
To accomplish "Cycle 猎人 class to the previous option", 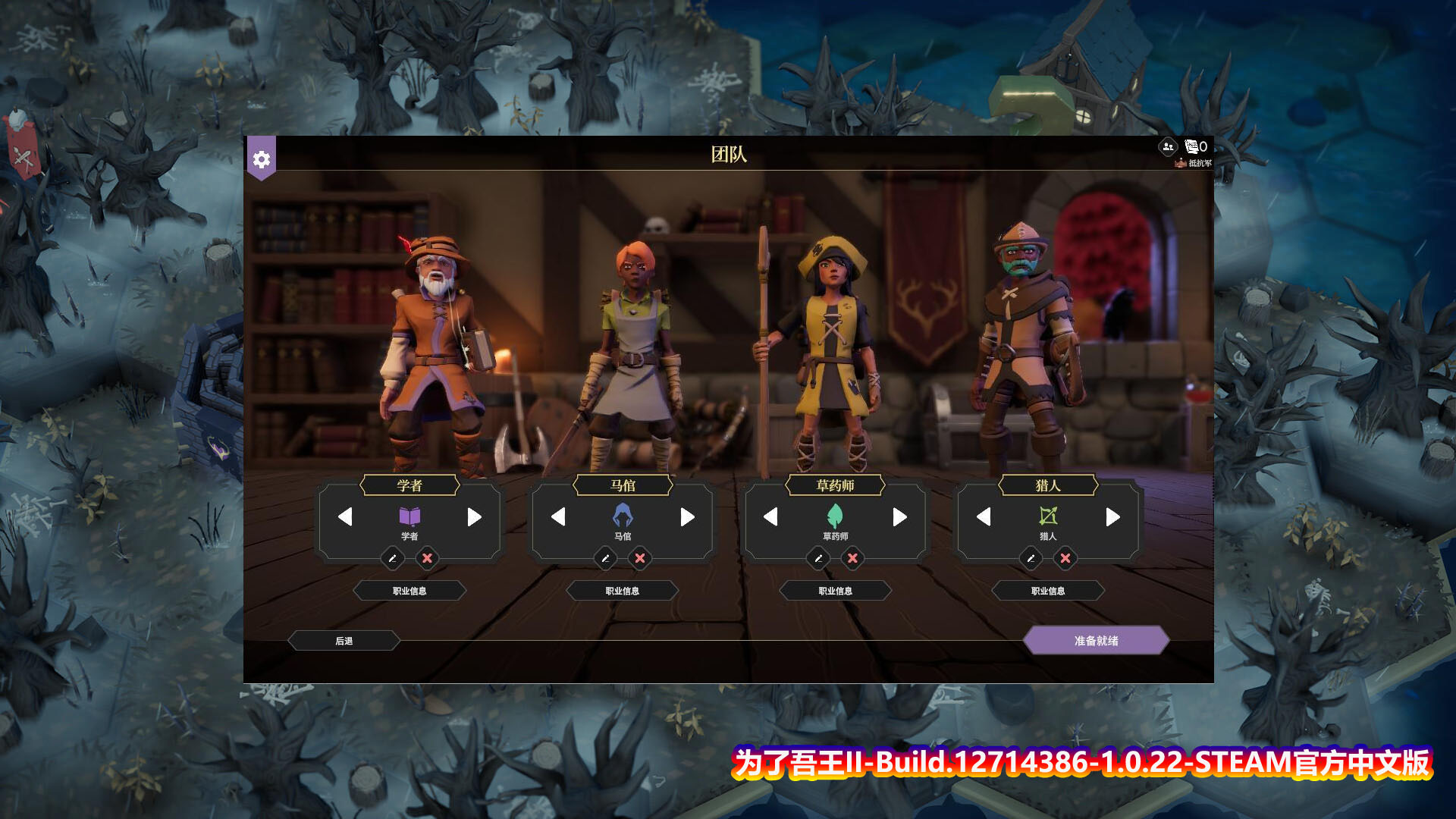I will (x=984, y=517).
